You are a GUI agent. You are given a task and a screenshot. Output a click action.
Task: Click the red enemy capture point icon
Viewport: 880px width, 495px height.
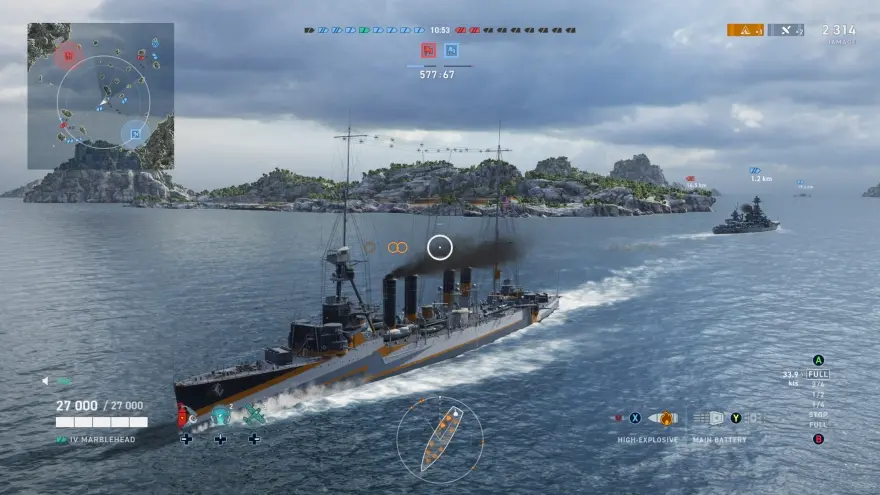click(x=428, y=50)
